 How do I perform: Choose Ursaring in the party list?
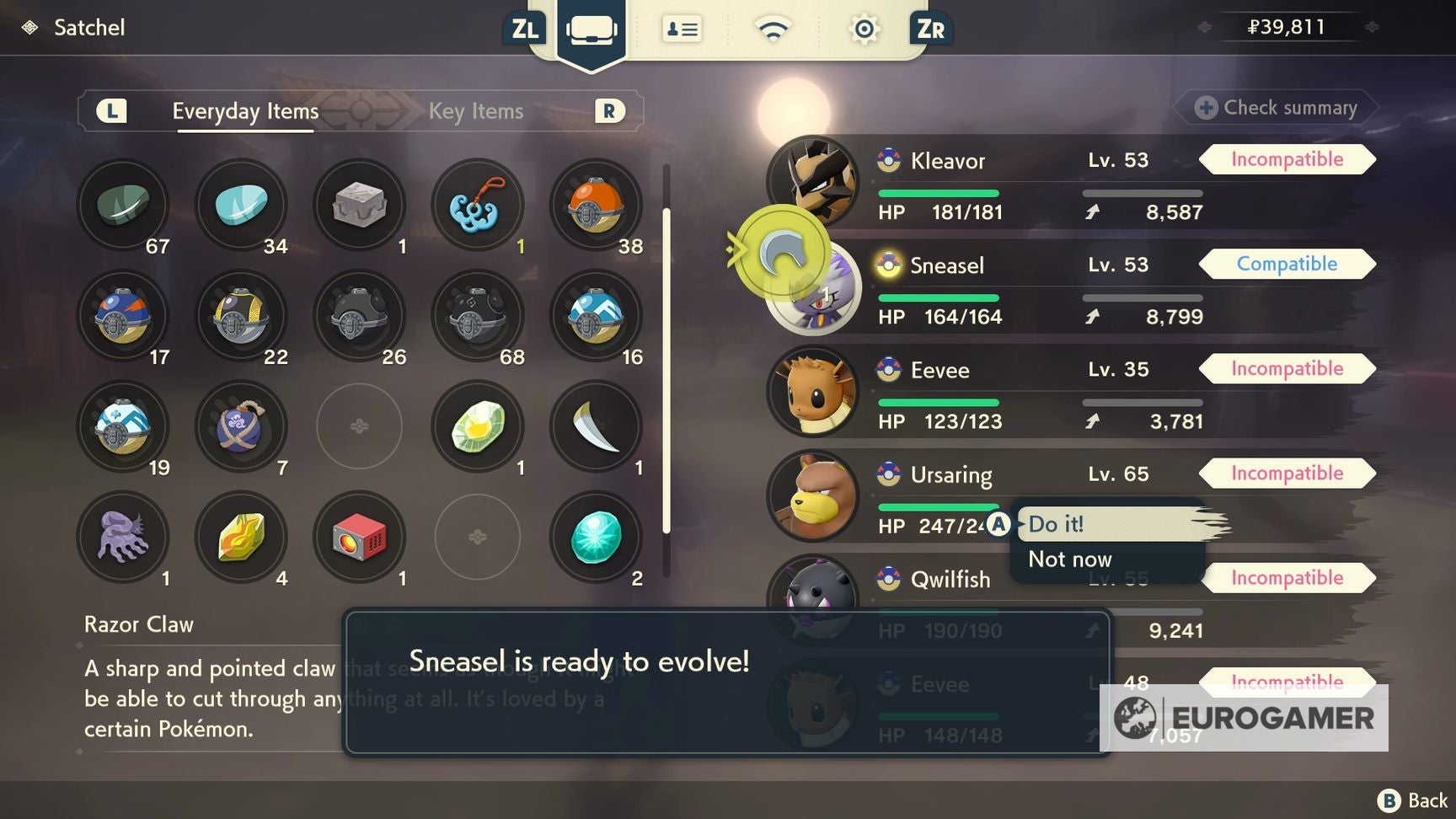point(950,475)
